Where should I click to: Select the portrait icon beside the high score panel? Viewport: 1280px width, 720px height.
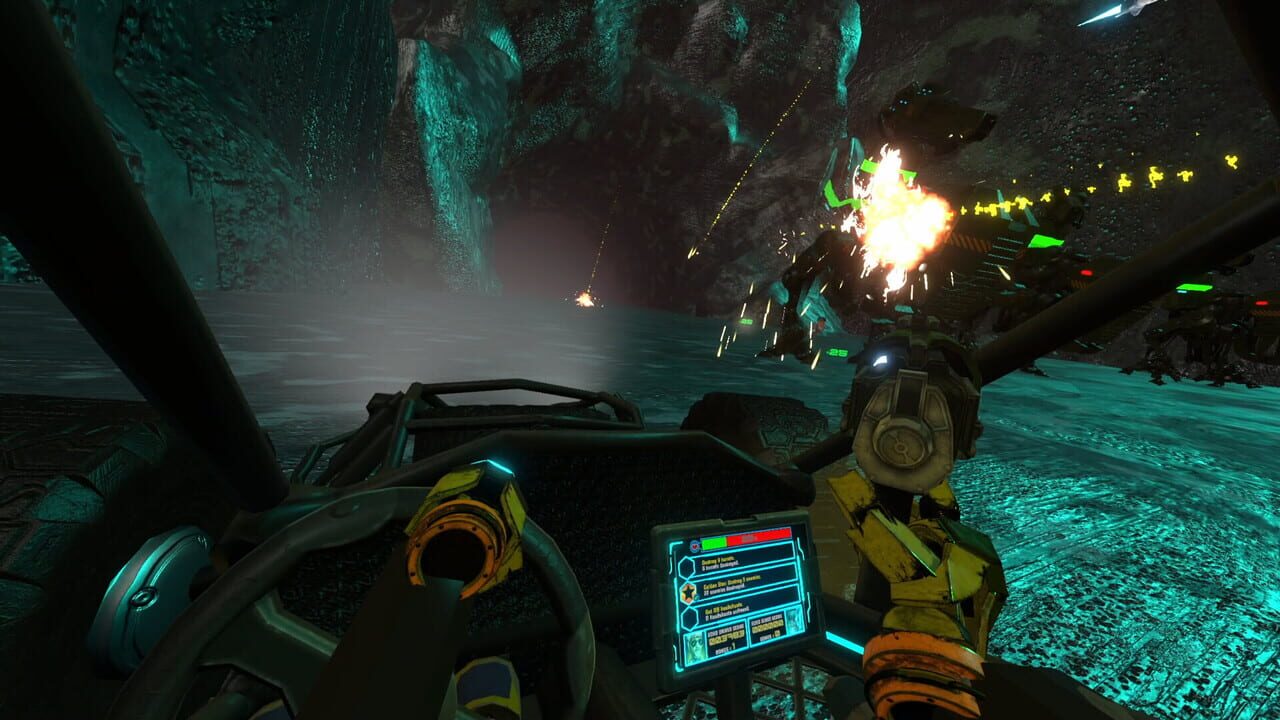(x=796, y=620)
